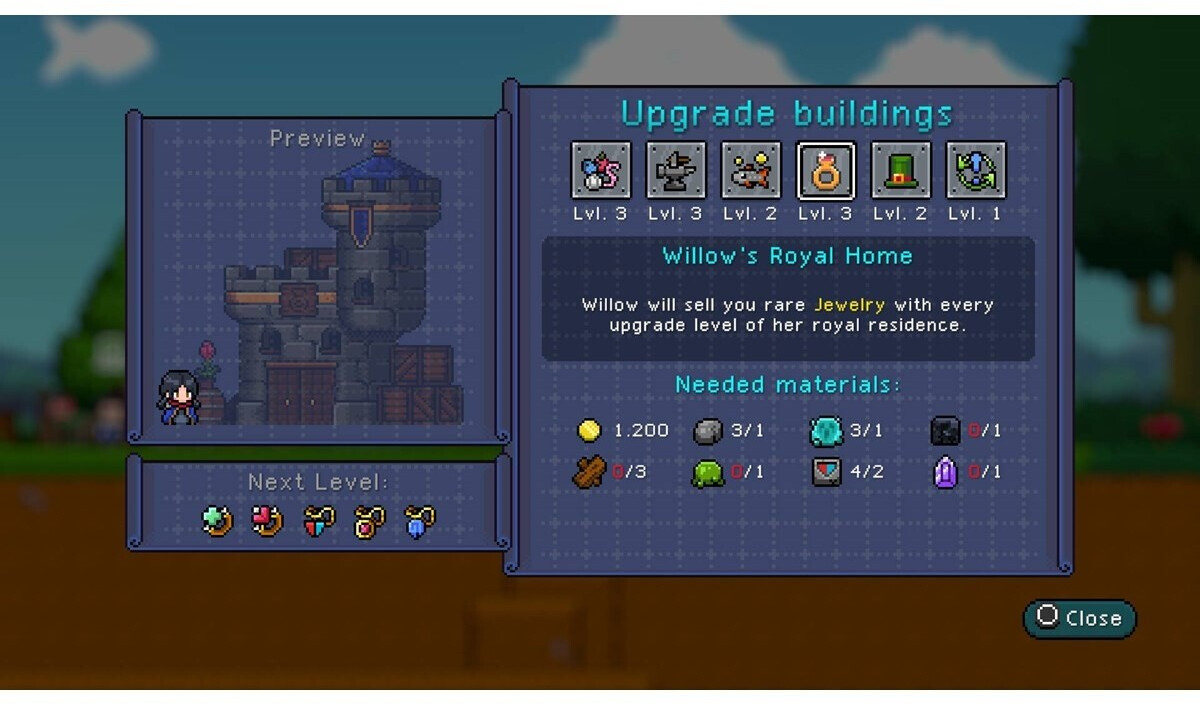Pick the ring jewelry building icon
This screenshot has height=705, width=1200.
[826, 171]
